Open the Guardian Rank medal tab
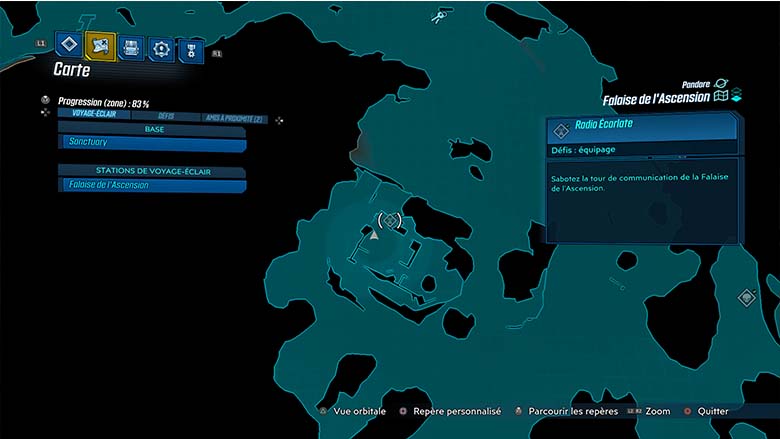This screenshot has height=439, width=780. [x=190, y=48]
